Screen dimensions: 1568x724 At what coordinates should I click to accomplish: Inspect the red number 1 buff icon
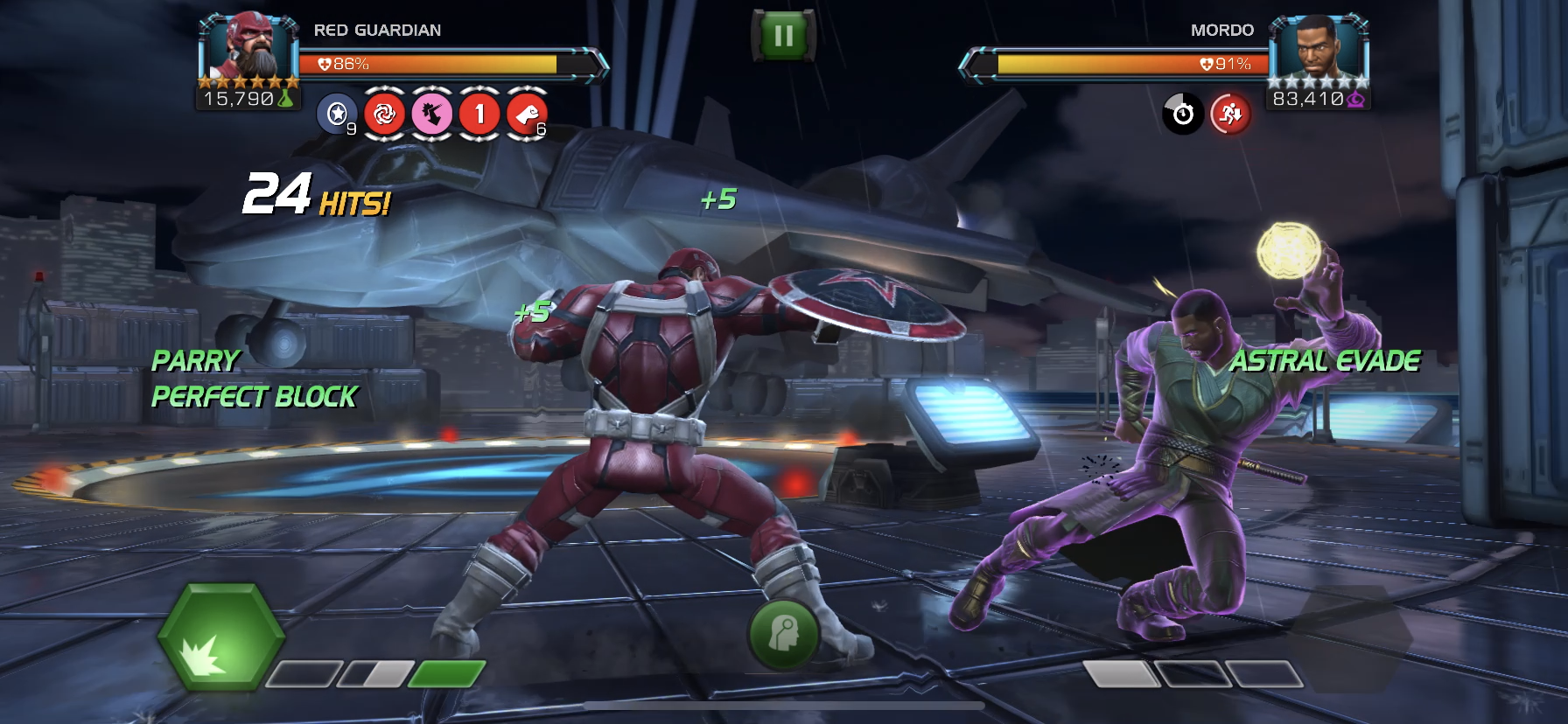pyautogui.click(x=479, y=114)
